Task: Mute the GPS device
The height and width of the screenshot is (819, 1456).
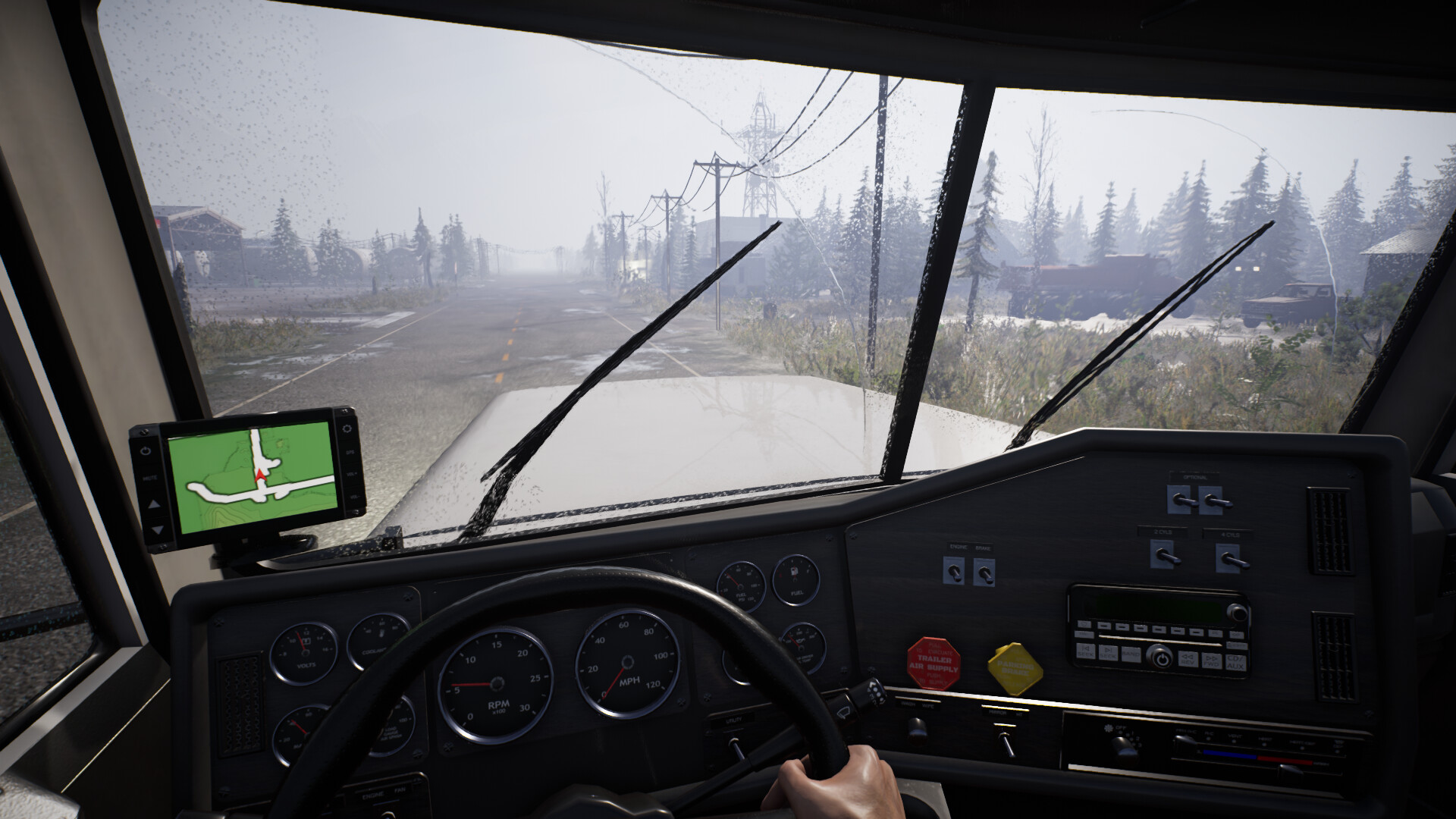Action: 149,478
